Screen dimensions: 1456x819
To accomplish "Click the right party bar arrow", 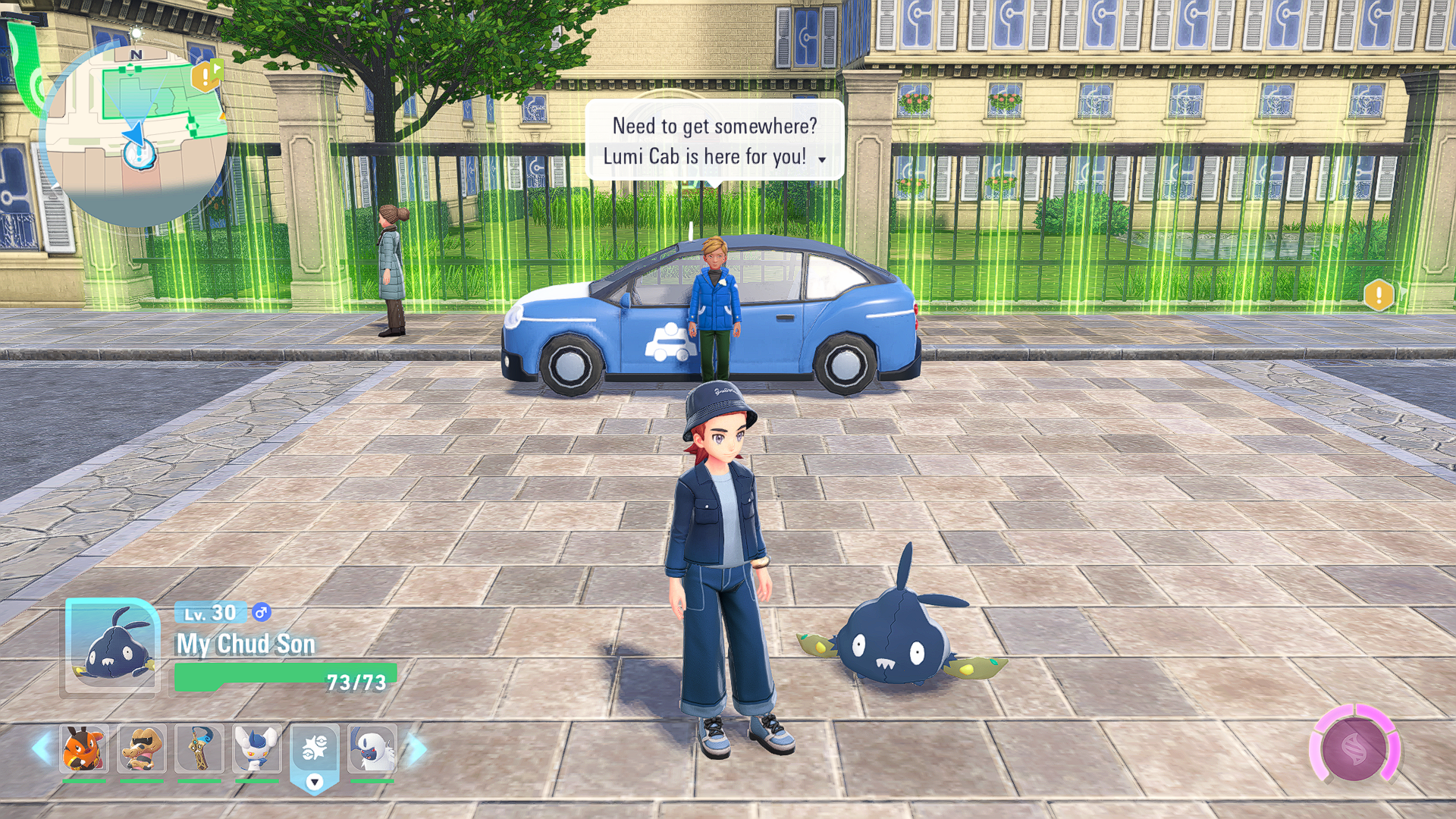I will coord(417,748).
